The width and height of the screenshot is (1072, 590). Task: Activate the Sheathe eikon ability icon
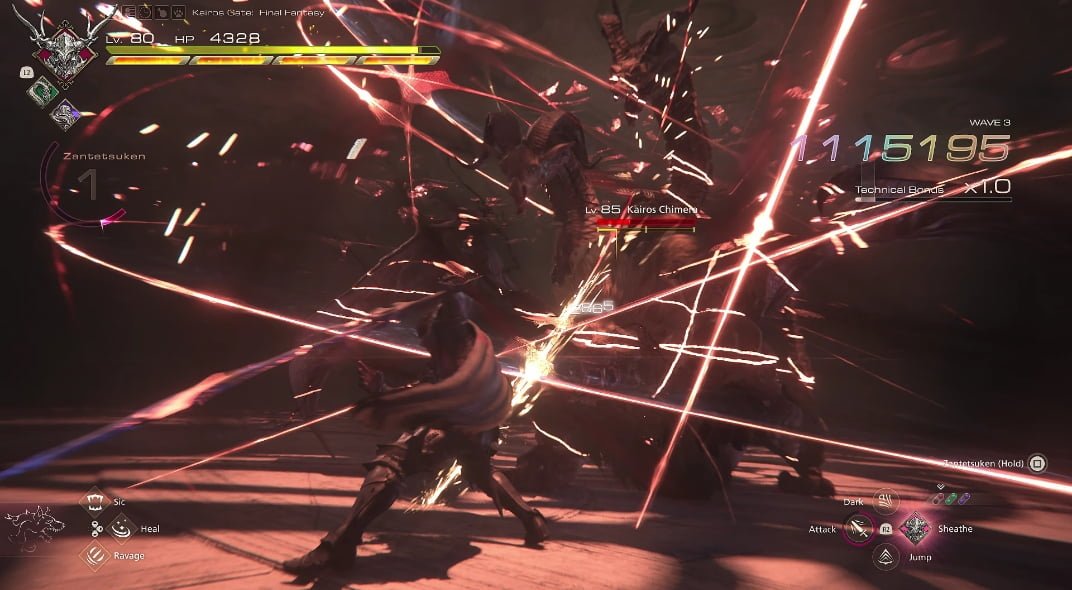click(x=914, y=529)
